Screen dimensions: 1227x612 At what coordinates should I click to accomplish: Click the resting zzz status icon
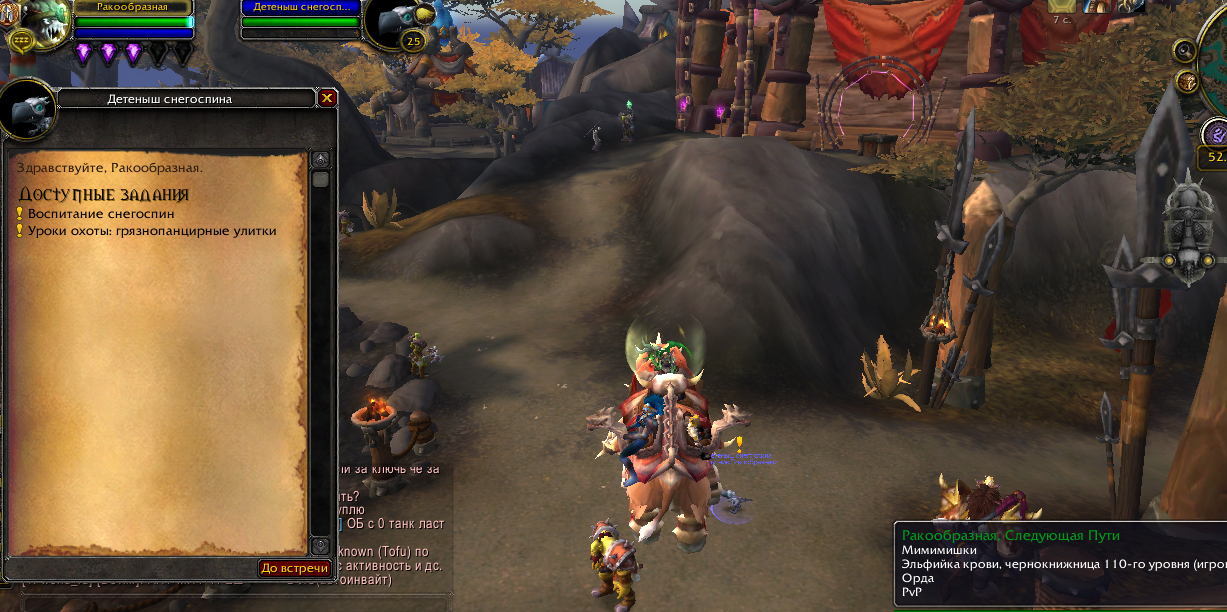22,42
